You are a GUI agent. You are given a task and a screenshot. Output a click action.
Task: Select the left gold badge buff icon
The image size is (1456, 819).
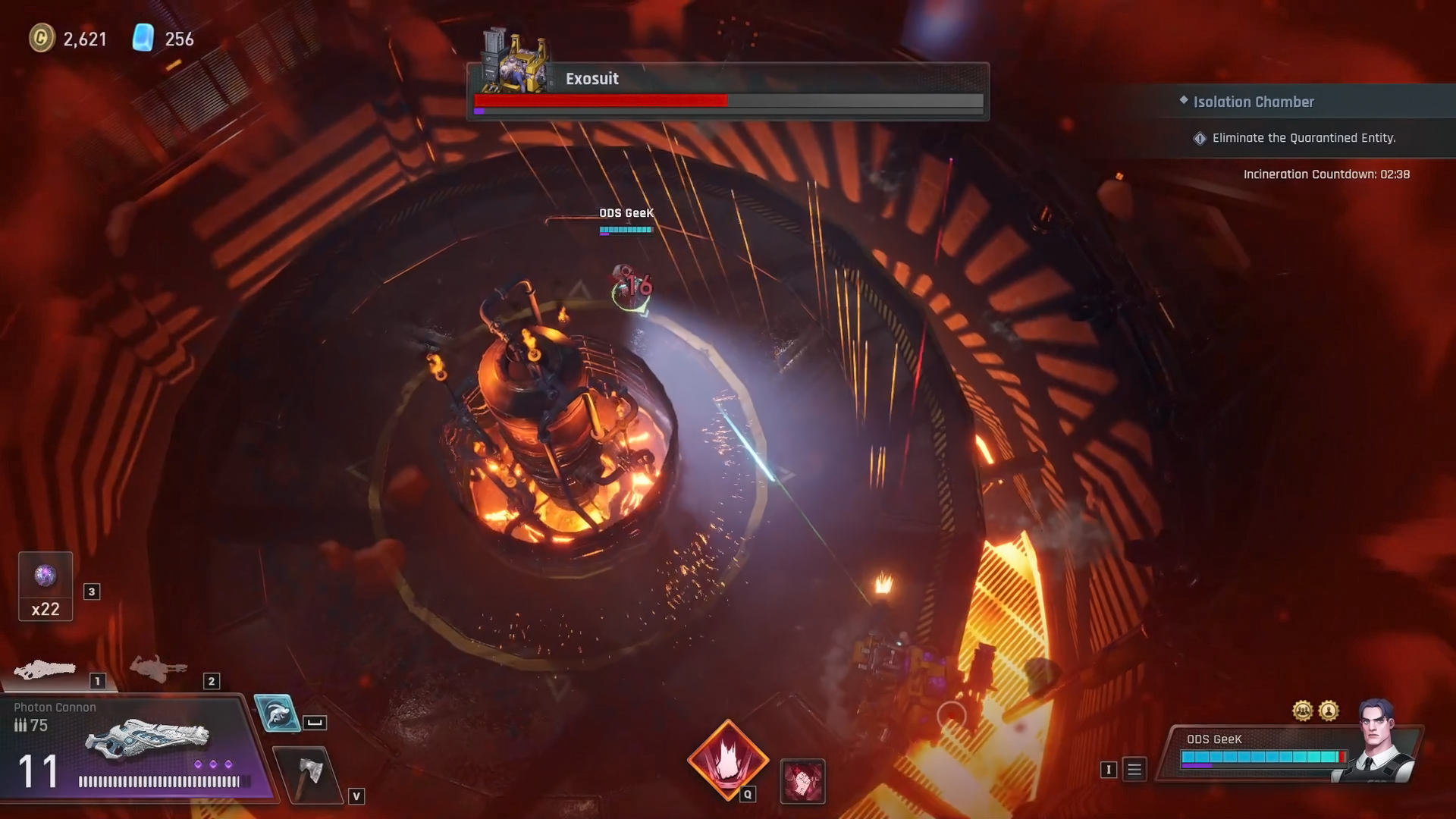pos(1302,711)
